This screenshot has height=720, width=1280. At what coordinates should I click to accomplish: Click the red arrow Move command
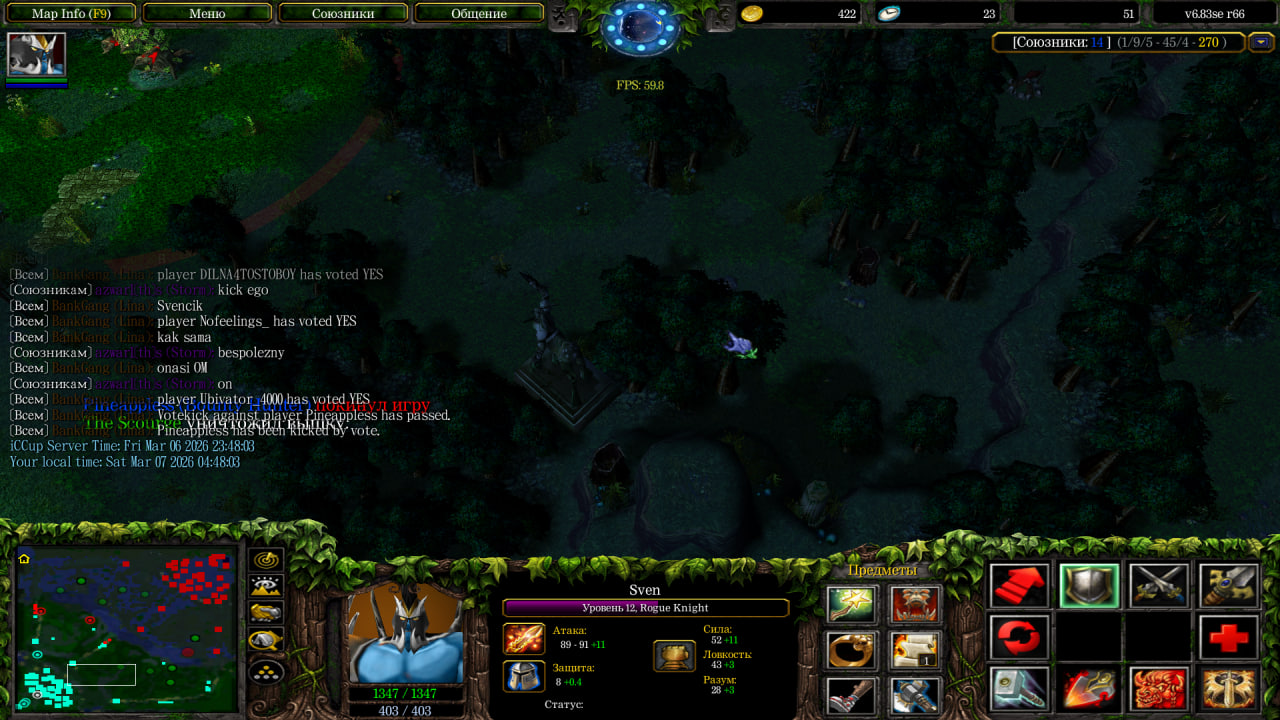click(x=1020, y=586)
